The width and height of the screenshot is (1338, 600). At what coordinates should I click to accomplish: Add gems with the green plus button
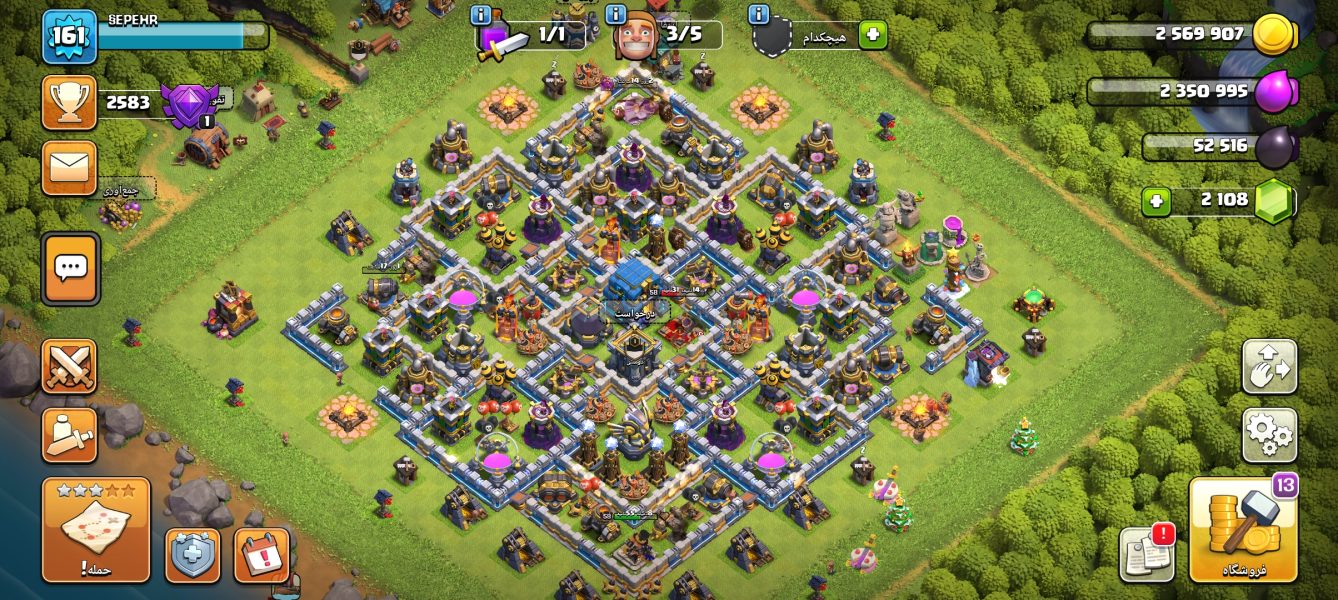coord(1155,201)
